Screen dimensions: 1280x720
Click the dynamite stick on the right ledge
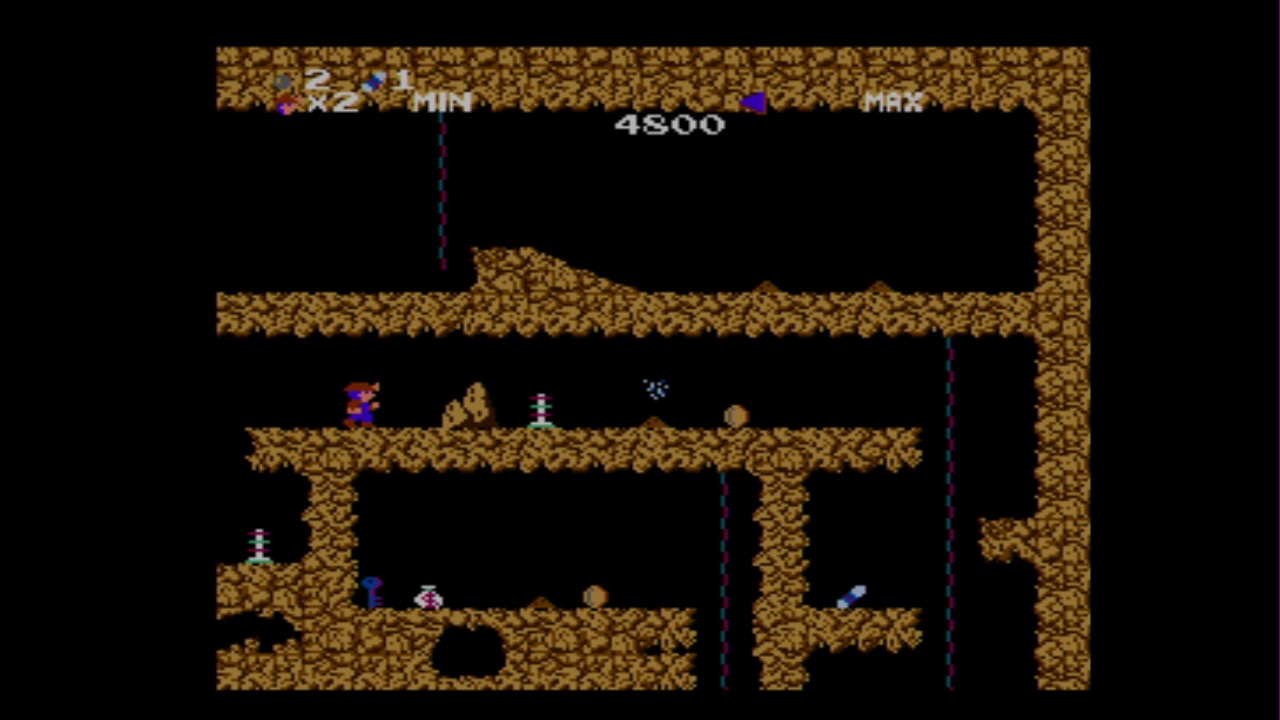[x=852, y=597]
